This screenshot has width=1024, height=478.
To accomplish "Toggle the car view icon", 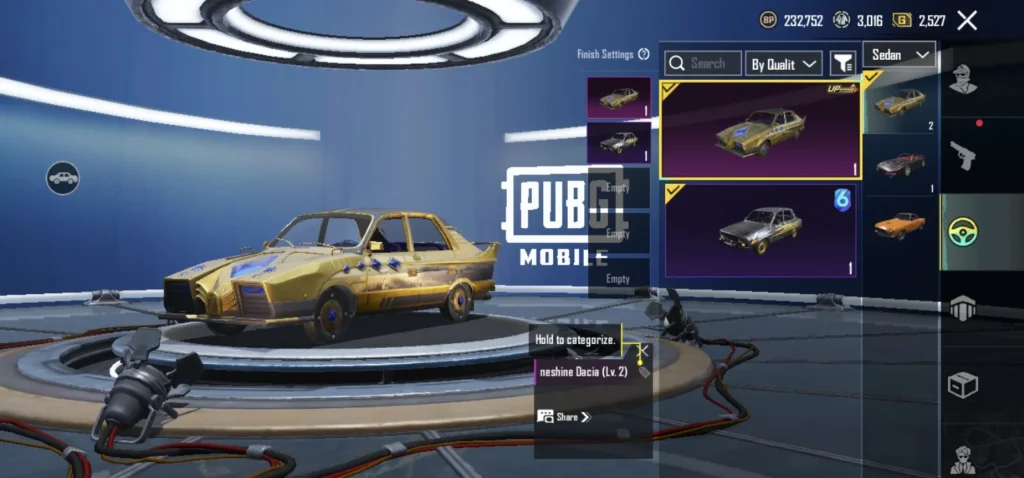I will point(62,178).
